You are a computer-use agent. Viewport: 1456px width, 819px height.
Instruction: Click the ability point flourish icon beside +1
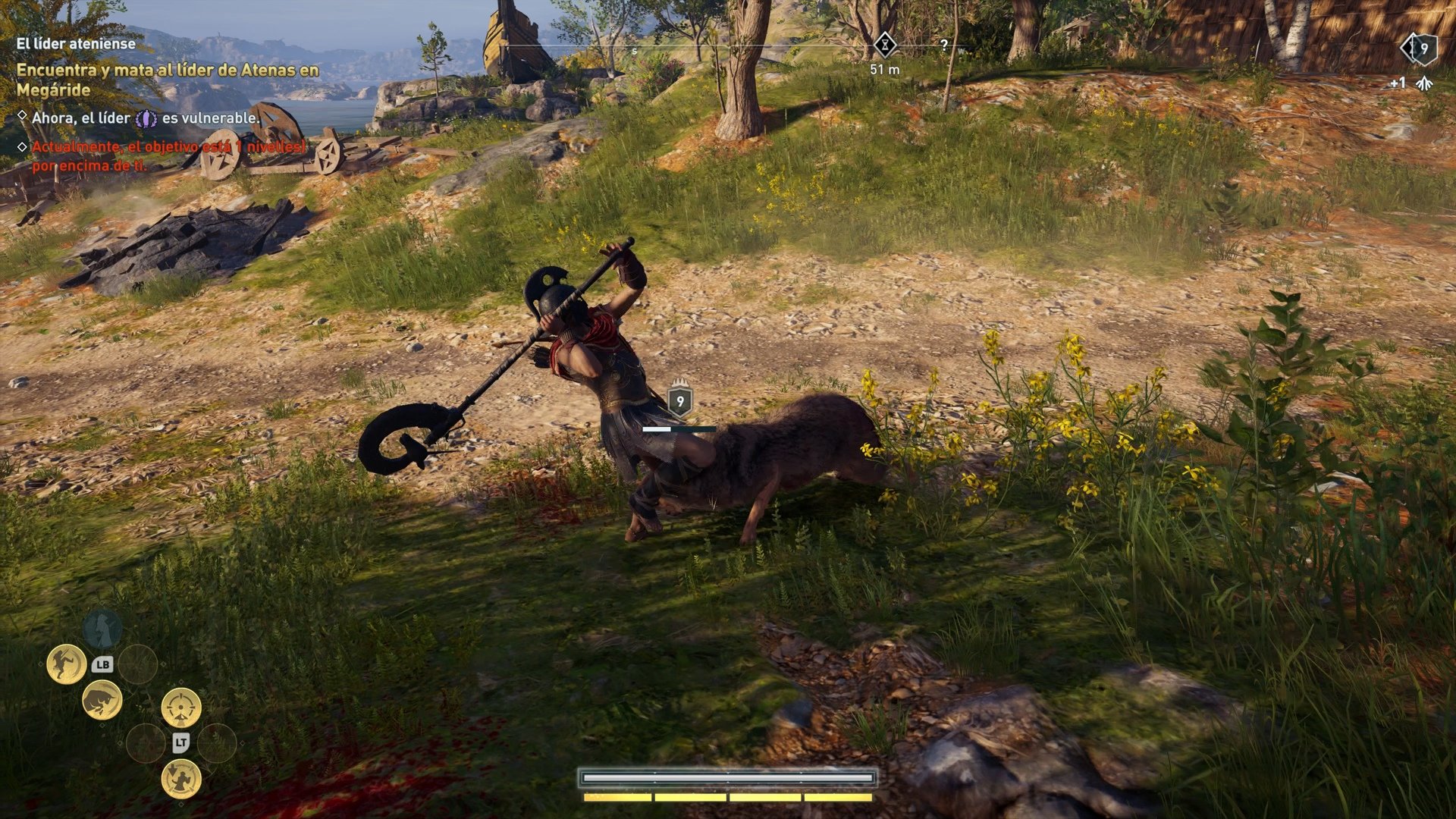pos(1424,83)
